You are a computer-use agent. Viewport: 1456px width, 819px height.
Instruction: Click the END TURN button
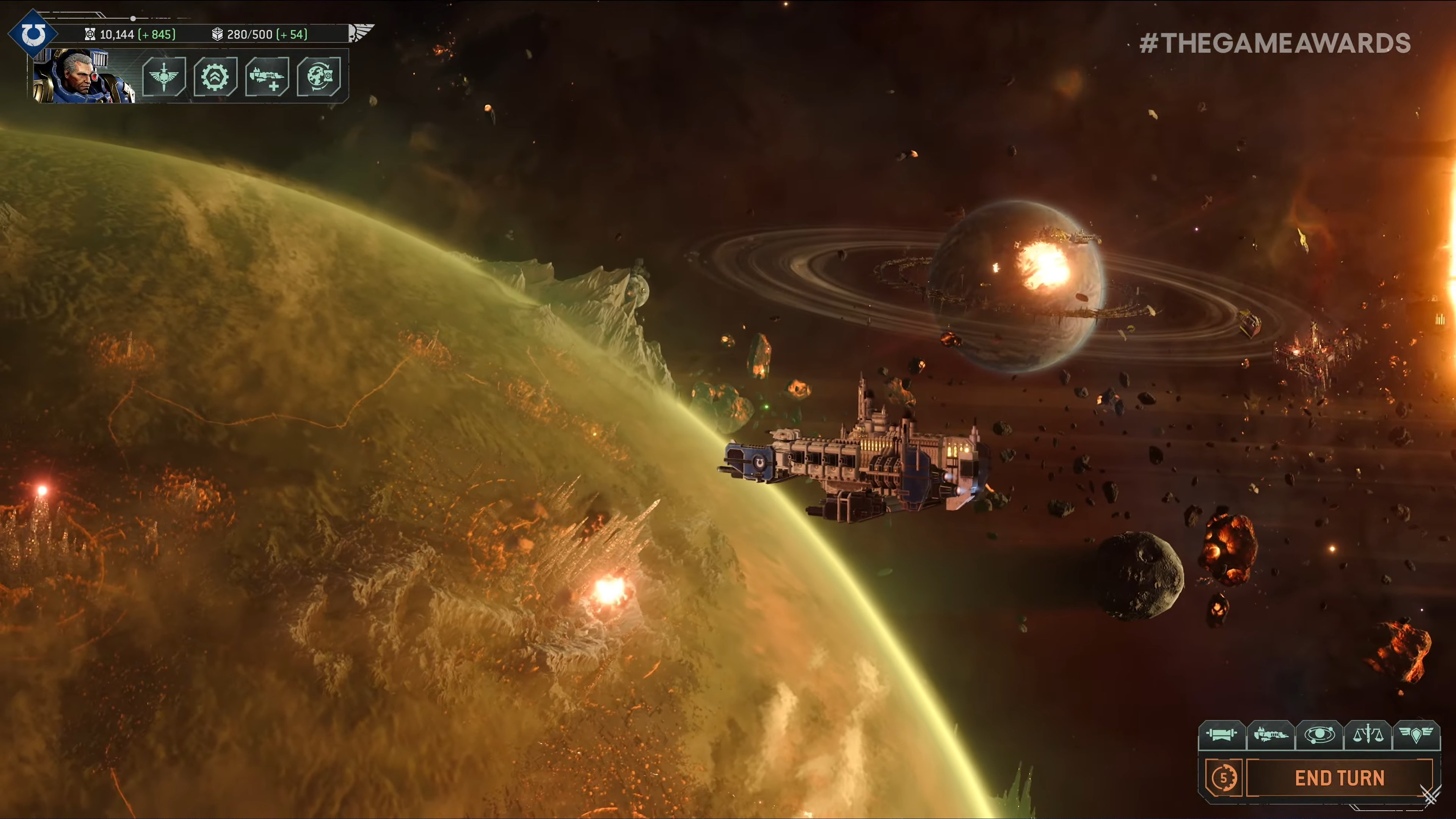(1339, 778)
